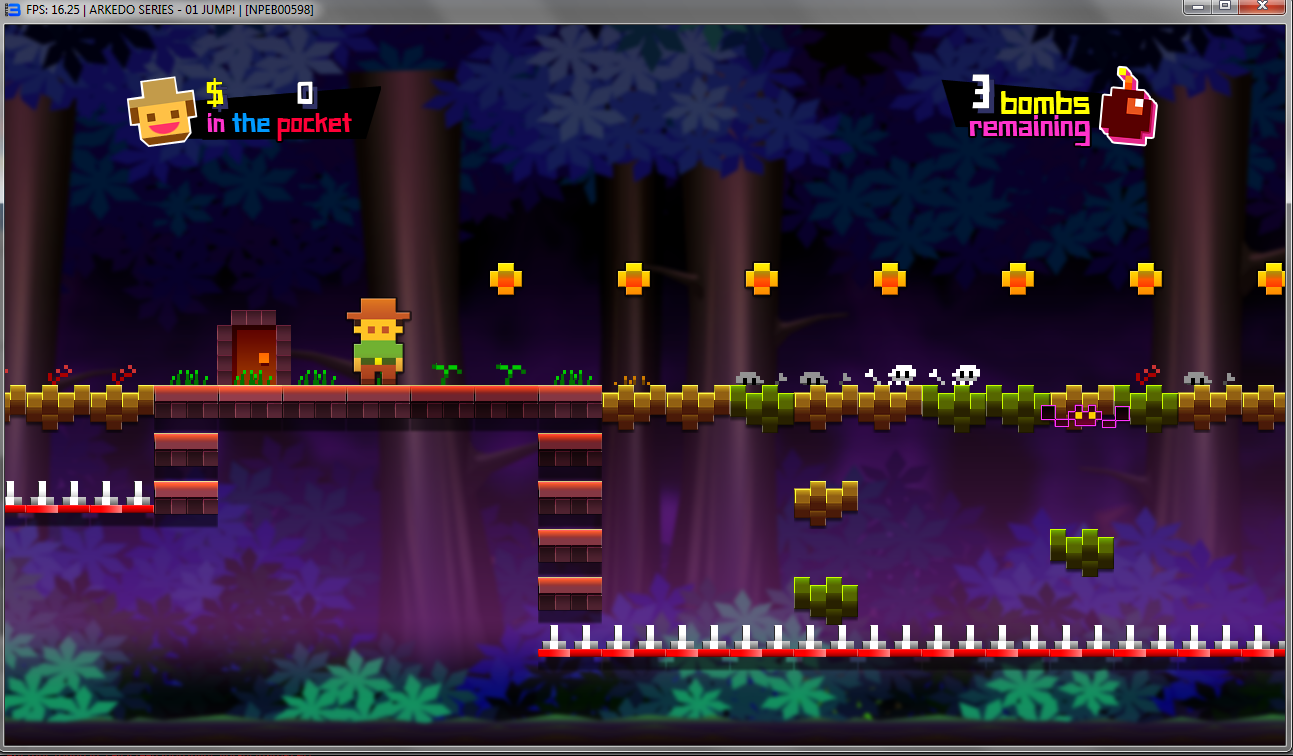The image size is (1293, 756).
Task: Click the smiling explorer face portrait
Action: [161, 112]
